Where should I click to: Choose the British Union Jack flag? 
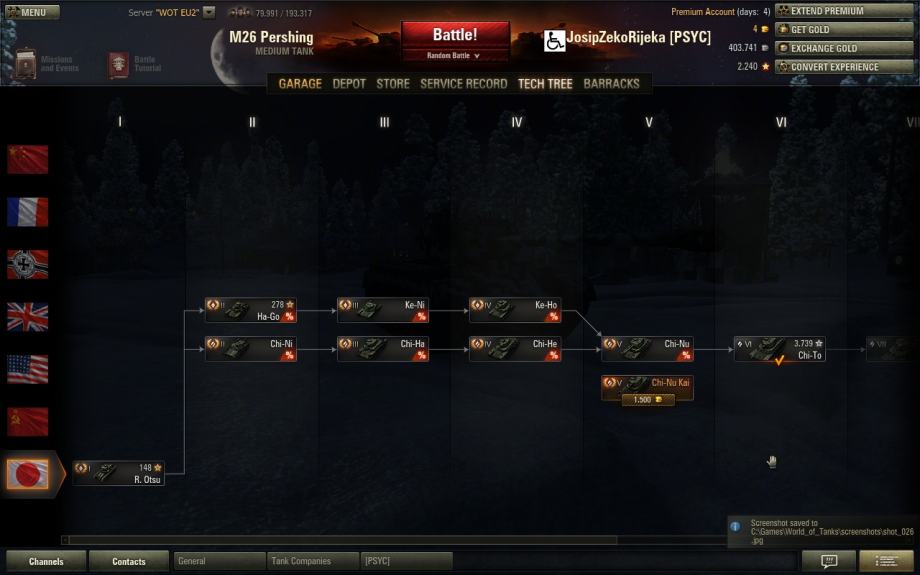[x=28, y=317]
